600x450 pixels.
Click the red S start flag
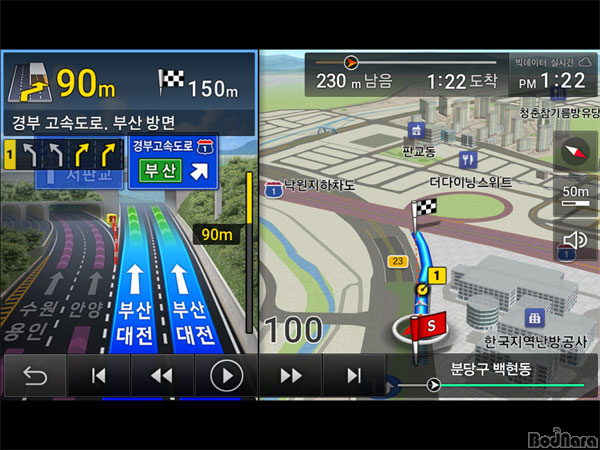point(430,325)
